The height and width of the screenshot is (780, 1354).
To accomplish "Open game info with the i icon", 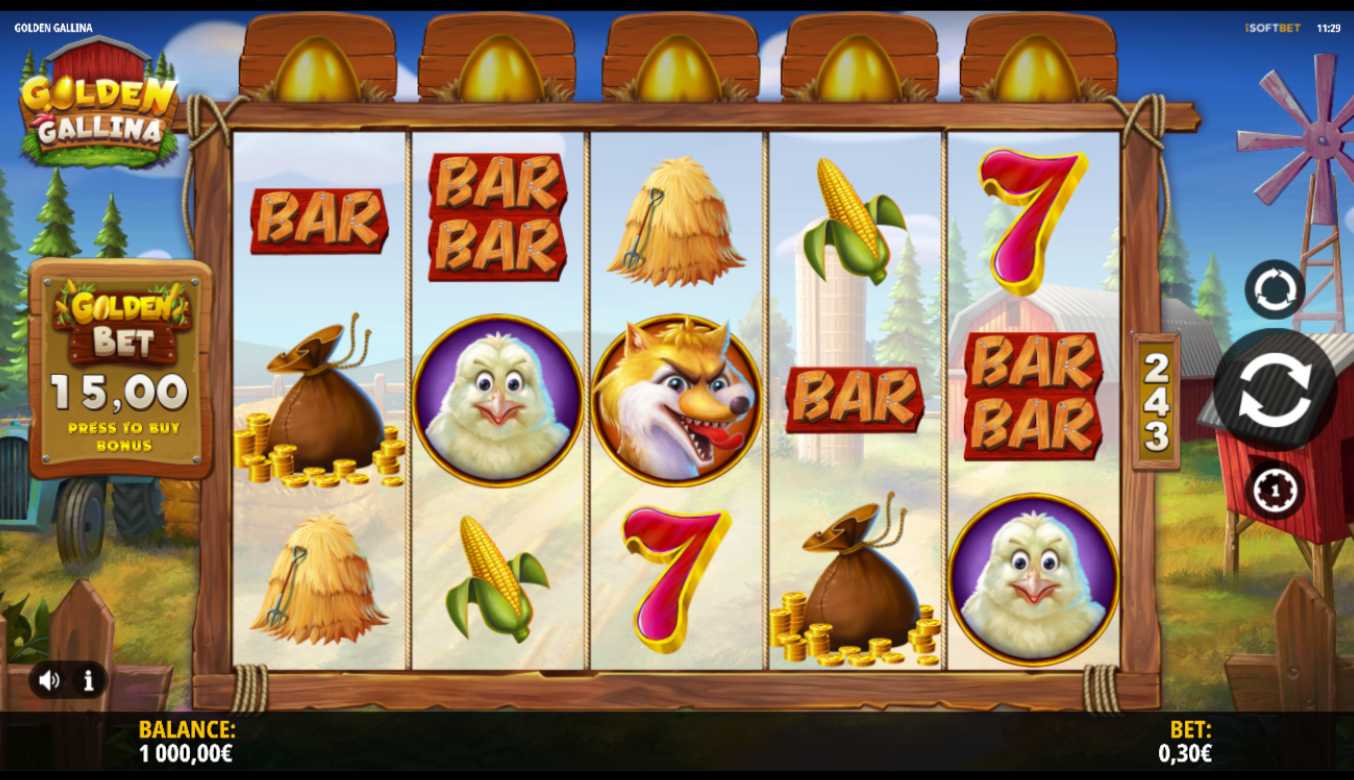I will coord(89,681).
